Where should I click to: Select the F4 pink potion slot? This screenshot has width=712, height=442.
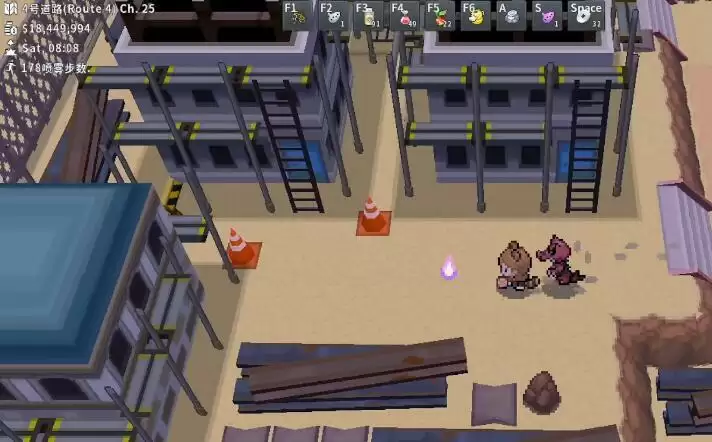[x=405, y=15]
